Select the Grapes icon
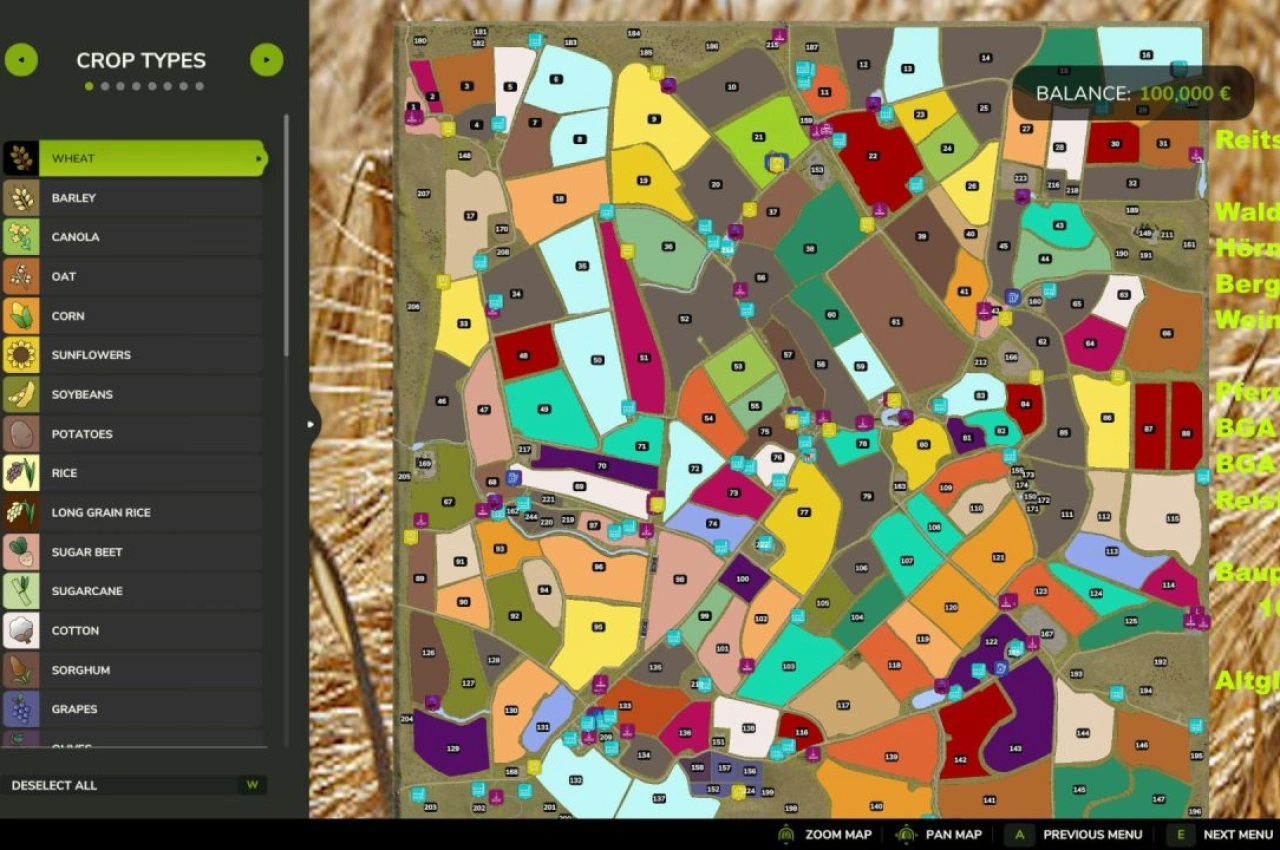 pos(20,709)
